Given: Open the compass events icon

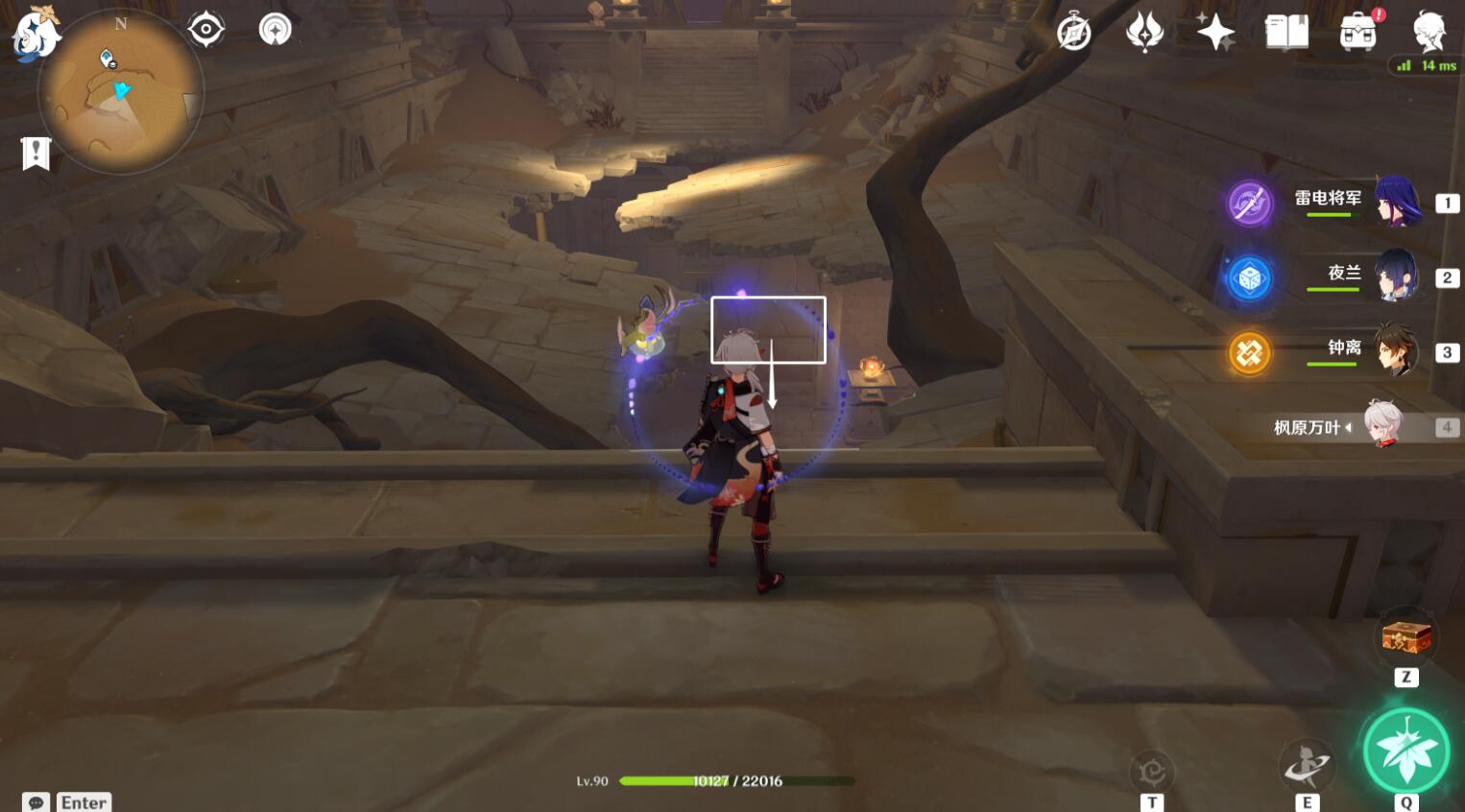Looking at the screenshot, I should pyautogui.click(x=1073, y=33).
